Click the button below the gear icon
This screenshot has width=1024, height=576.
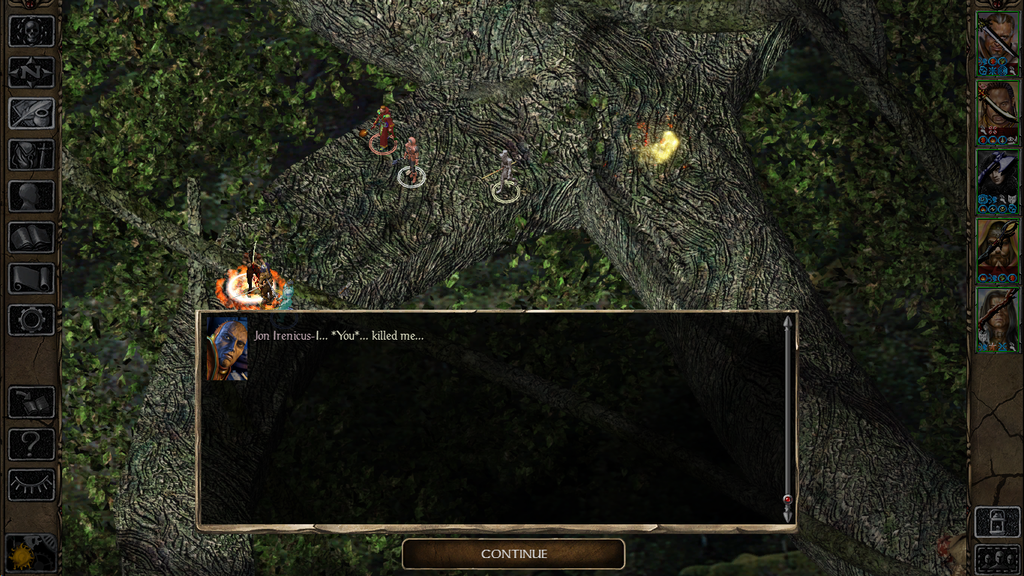coord(31,402)
